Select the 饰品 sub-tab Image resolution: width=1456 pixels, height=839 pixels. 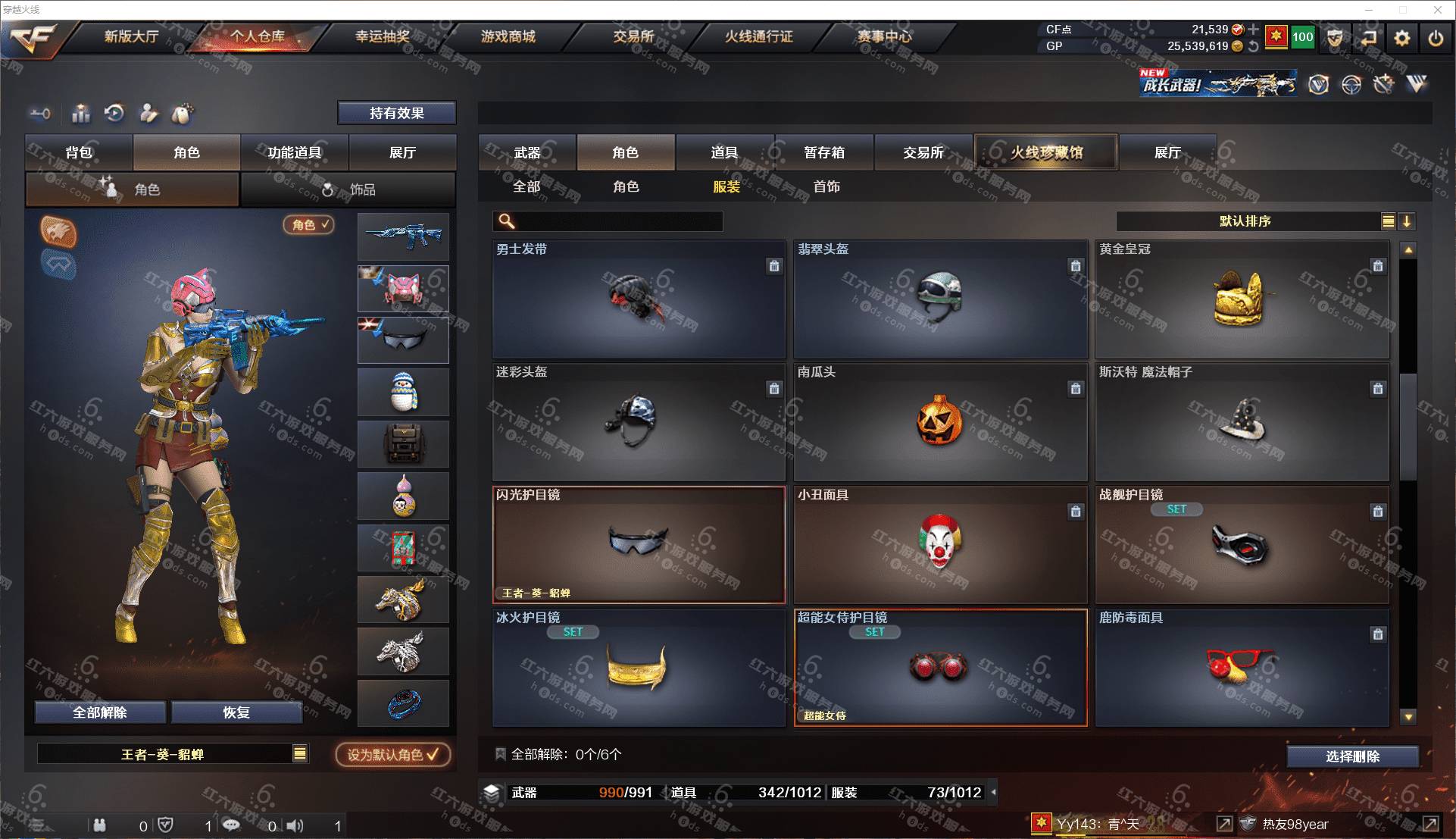pos(348,189)
